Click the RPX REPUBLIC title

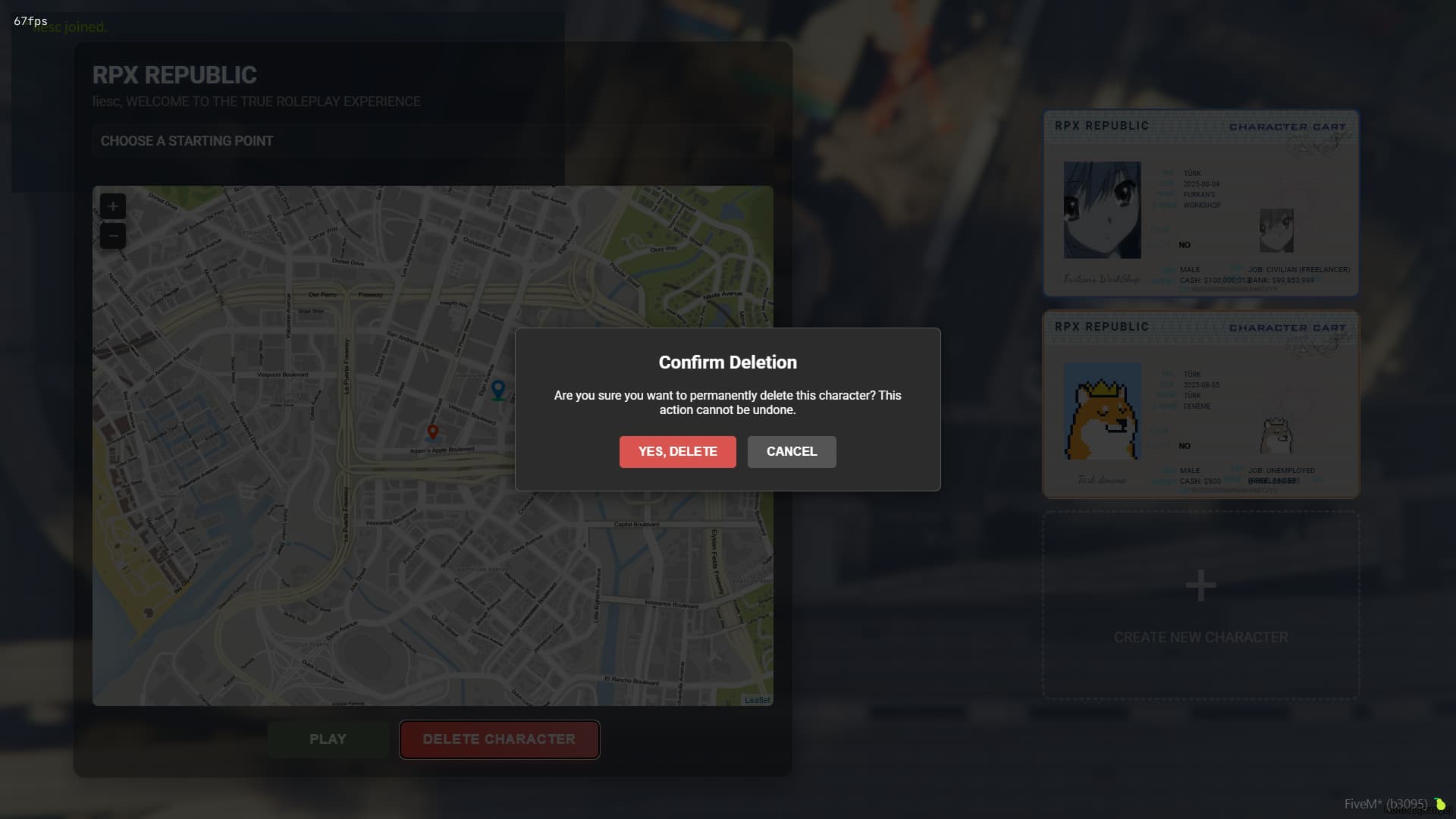(174, 75)
